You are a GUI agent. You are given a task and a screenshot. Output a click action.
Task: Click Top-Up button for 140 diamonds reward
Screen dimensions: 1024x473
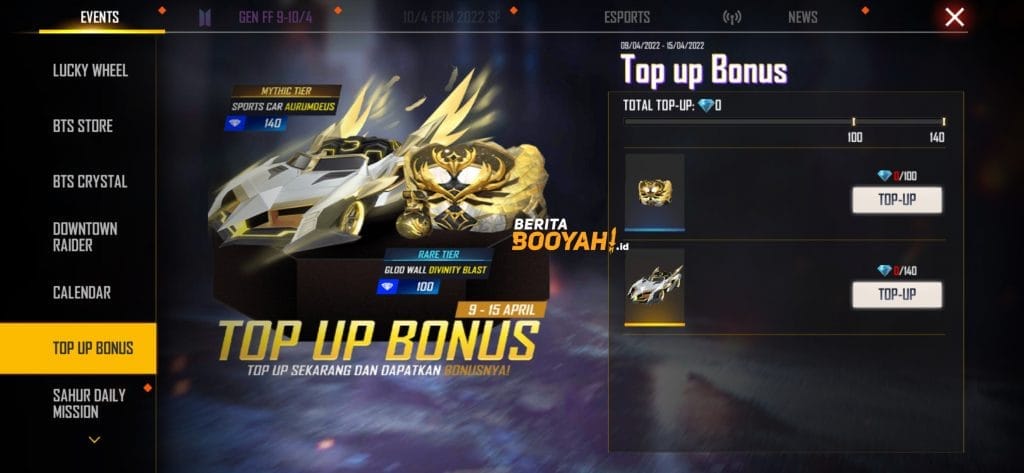(896, 294)
